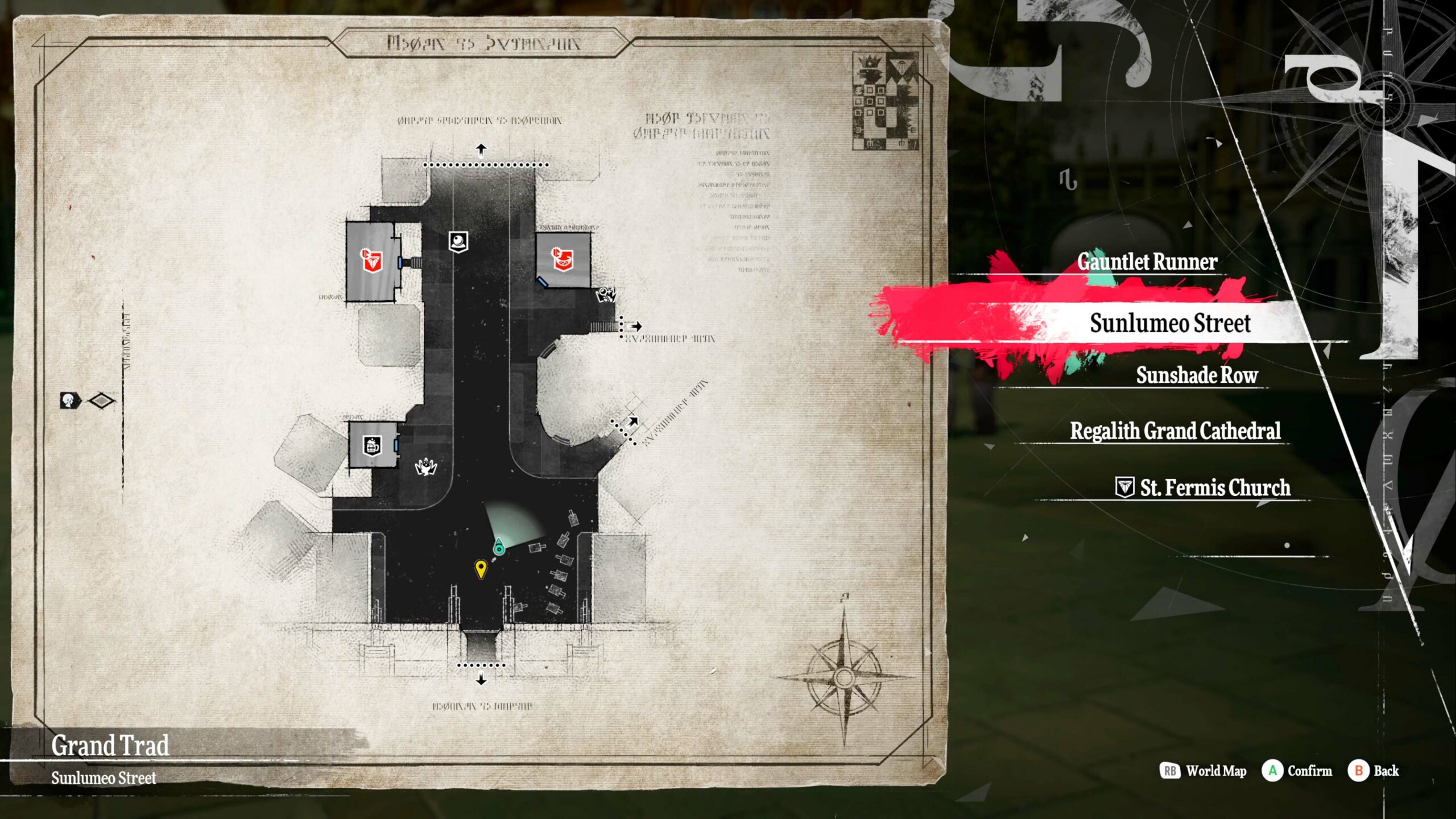
Task: Select the St. Fermis Church entry
Action: (1214, 488)
